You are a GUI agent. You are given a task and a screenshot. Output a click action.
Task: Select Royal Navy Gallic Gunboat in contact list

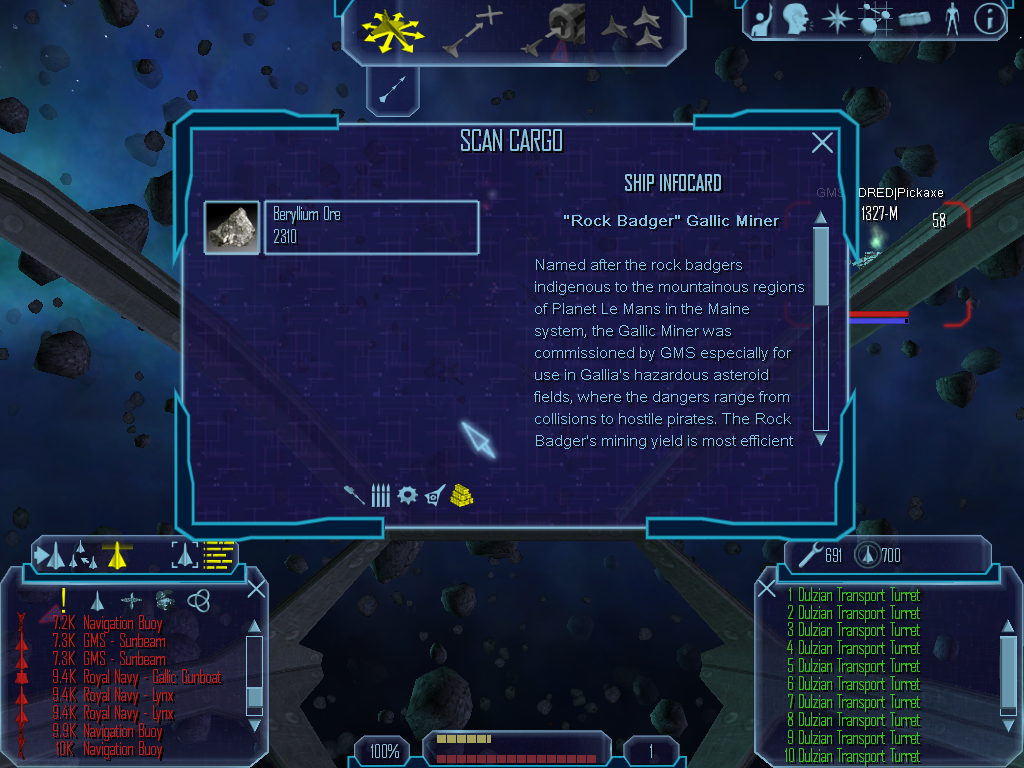coord(152,678)
